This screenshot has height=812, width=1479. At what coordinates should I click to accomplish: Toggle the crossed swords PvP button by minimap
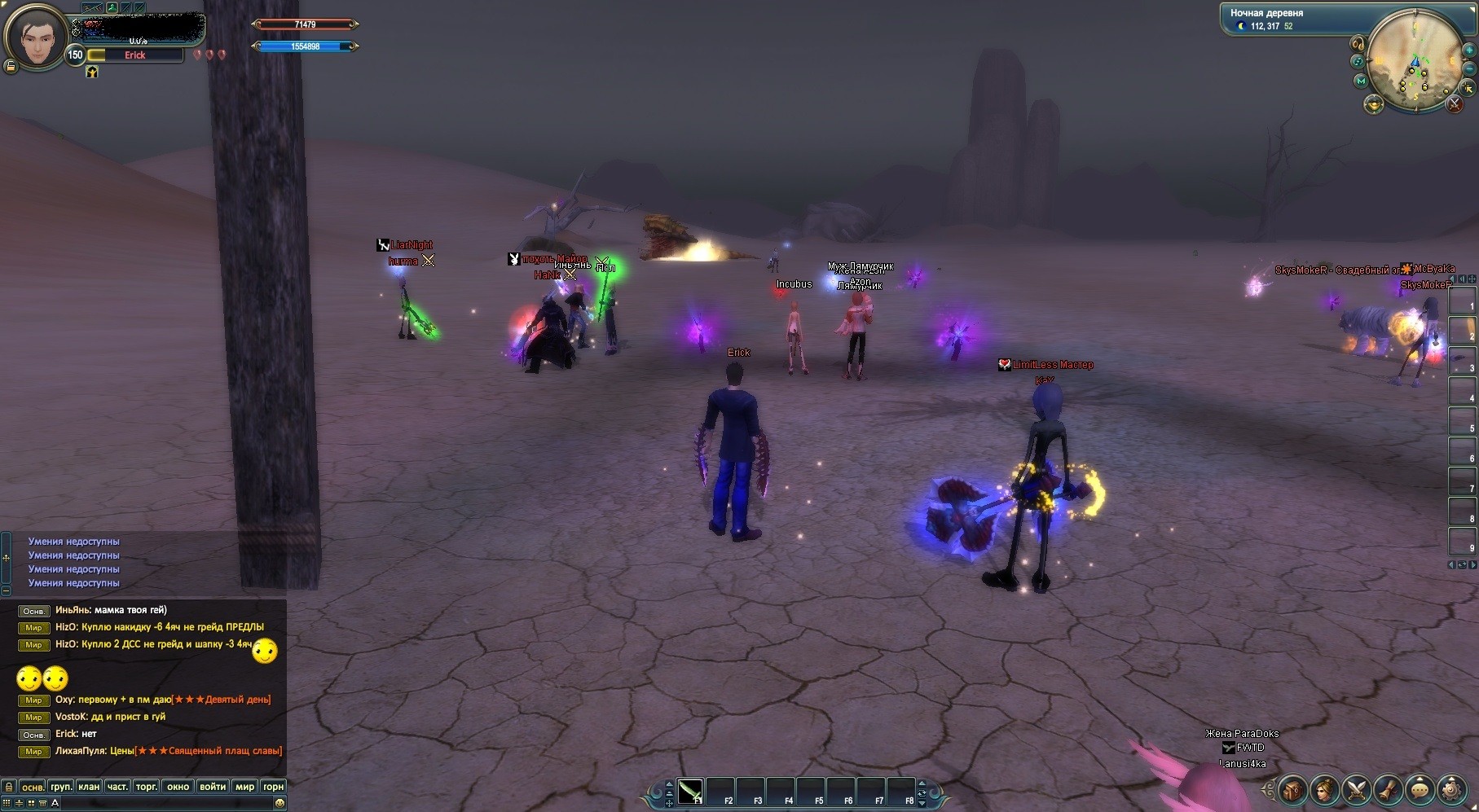1455,104
